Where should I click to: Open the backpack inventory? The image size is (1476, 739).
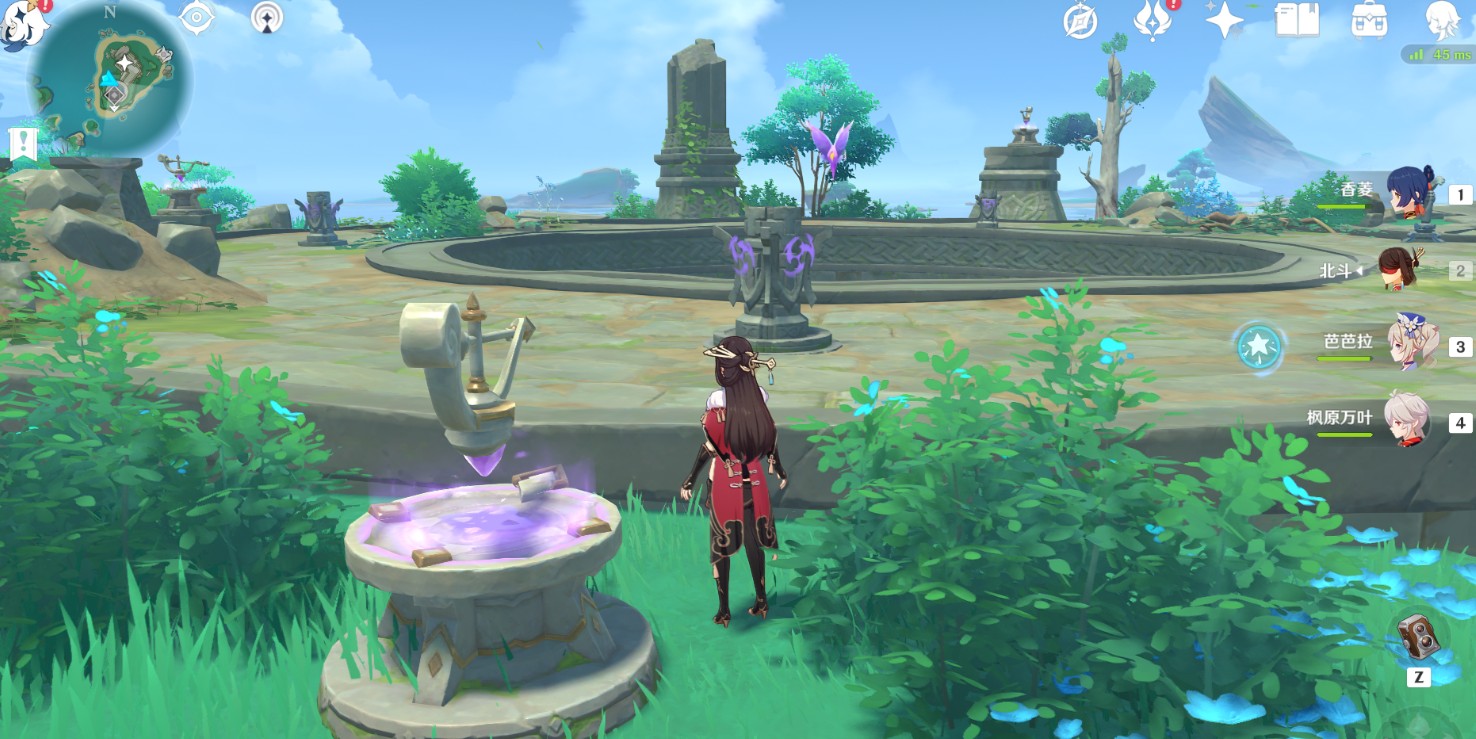pos(1369,21)
